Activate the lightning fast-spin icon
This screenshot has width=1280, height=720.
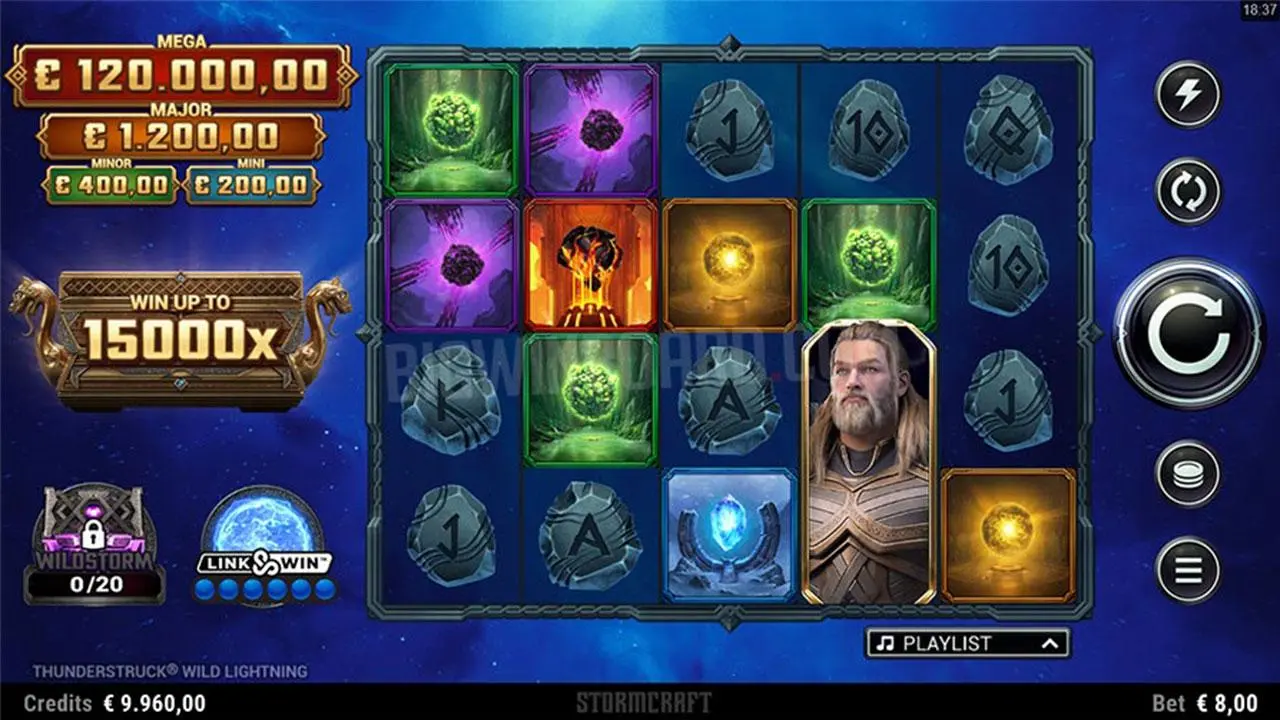pyautogui.click(x=1186, y=96)
